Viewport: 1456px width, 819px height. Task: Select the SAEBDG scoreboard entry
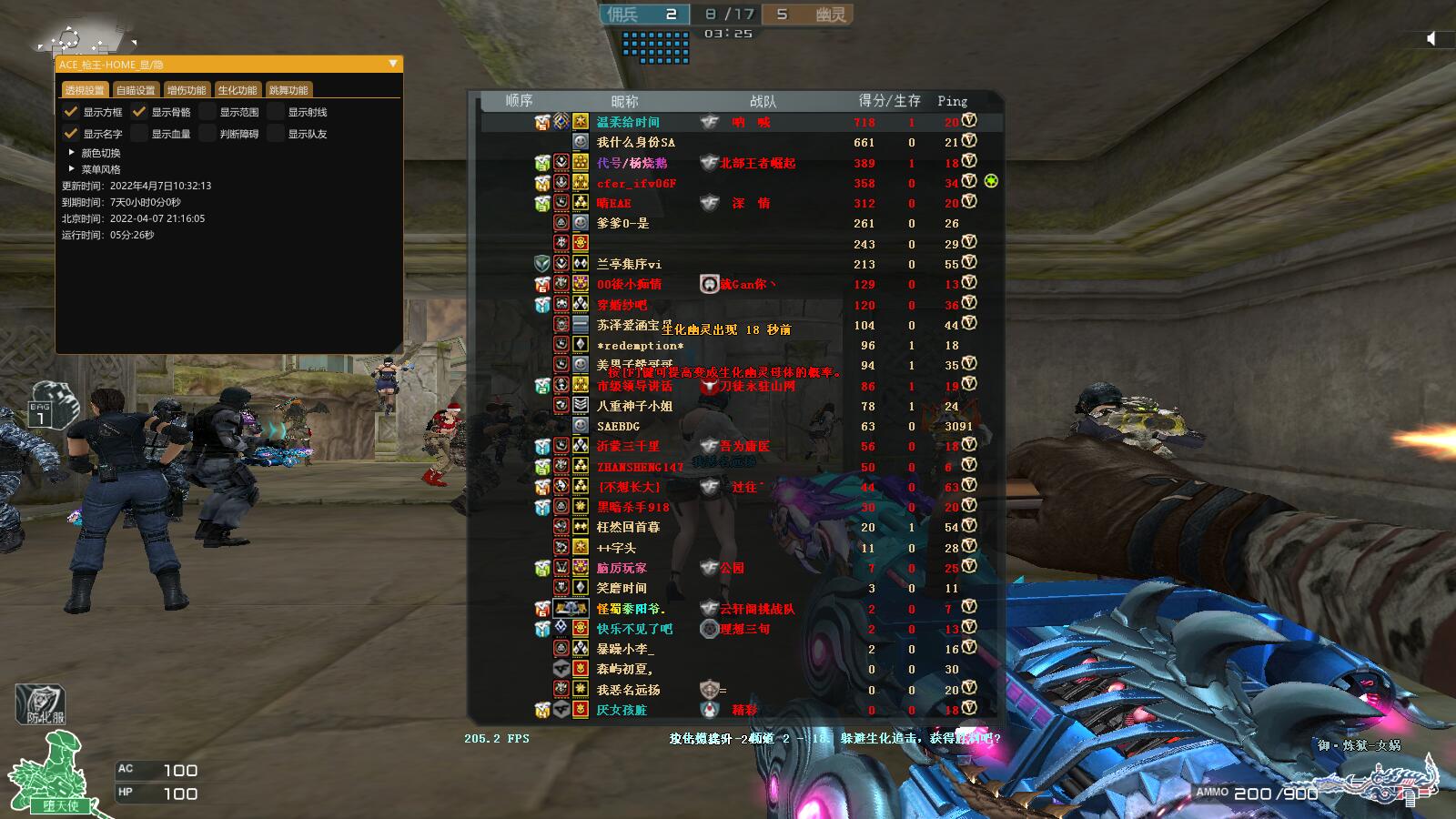pos(618,426)
